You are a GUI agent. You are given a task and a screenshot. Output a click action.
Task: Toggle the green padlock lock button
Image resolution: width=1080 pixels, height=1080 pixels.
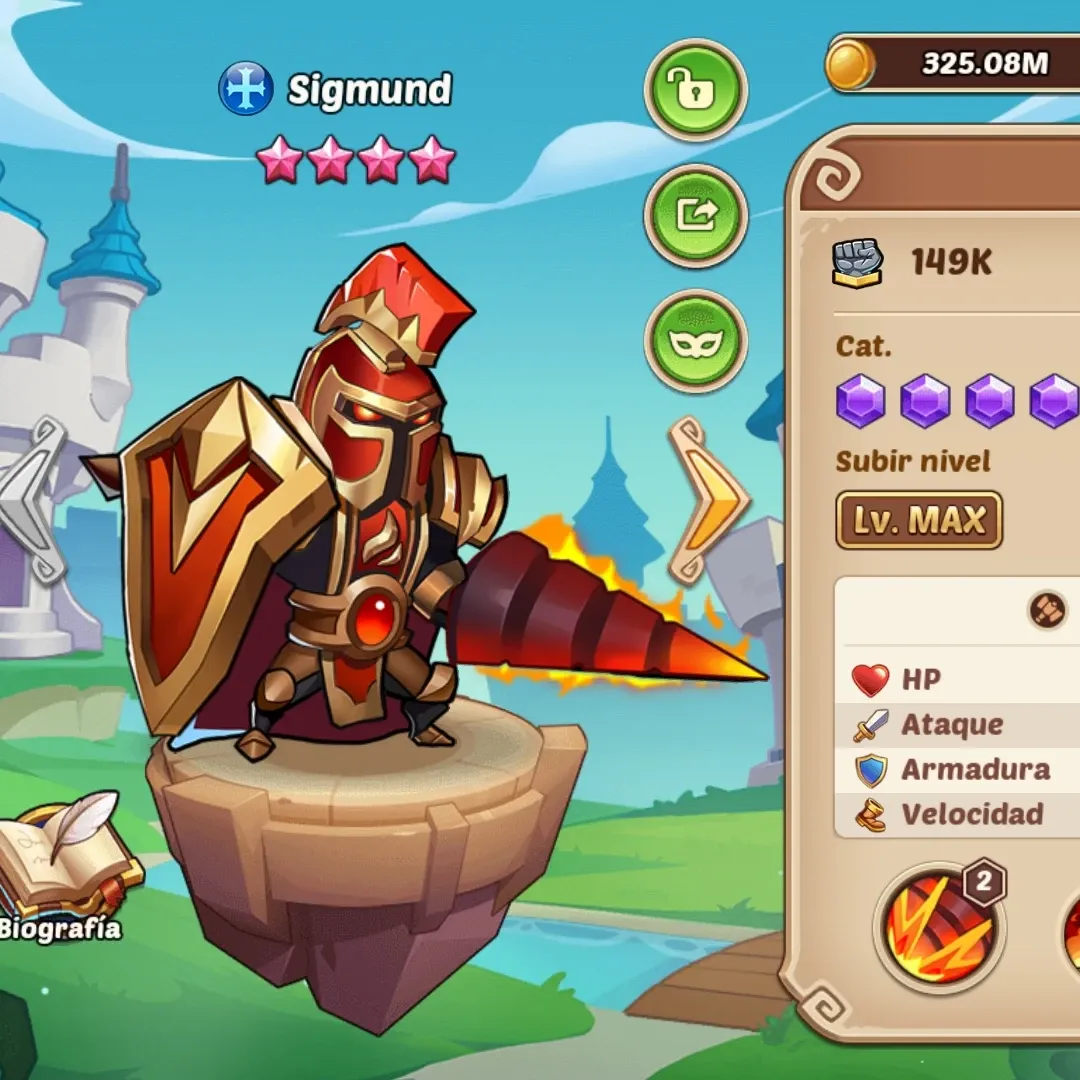click(x=695, y=90)
